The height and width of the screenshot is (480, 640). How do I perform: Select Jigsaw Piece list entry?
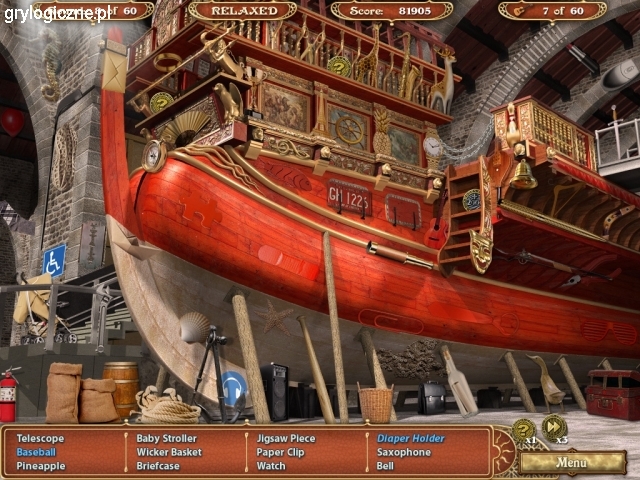click(286, 438)
